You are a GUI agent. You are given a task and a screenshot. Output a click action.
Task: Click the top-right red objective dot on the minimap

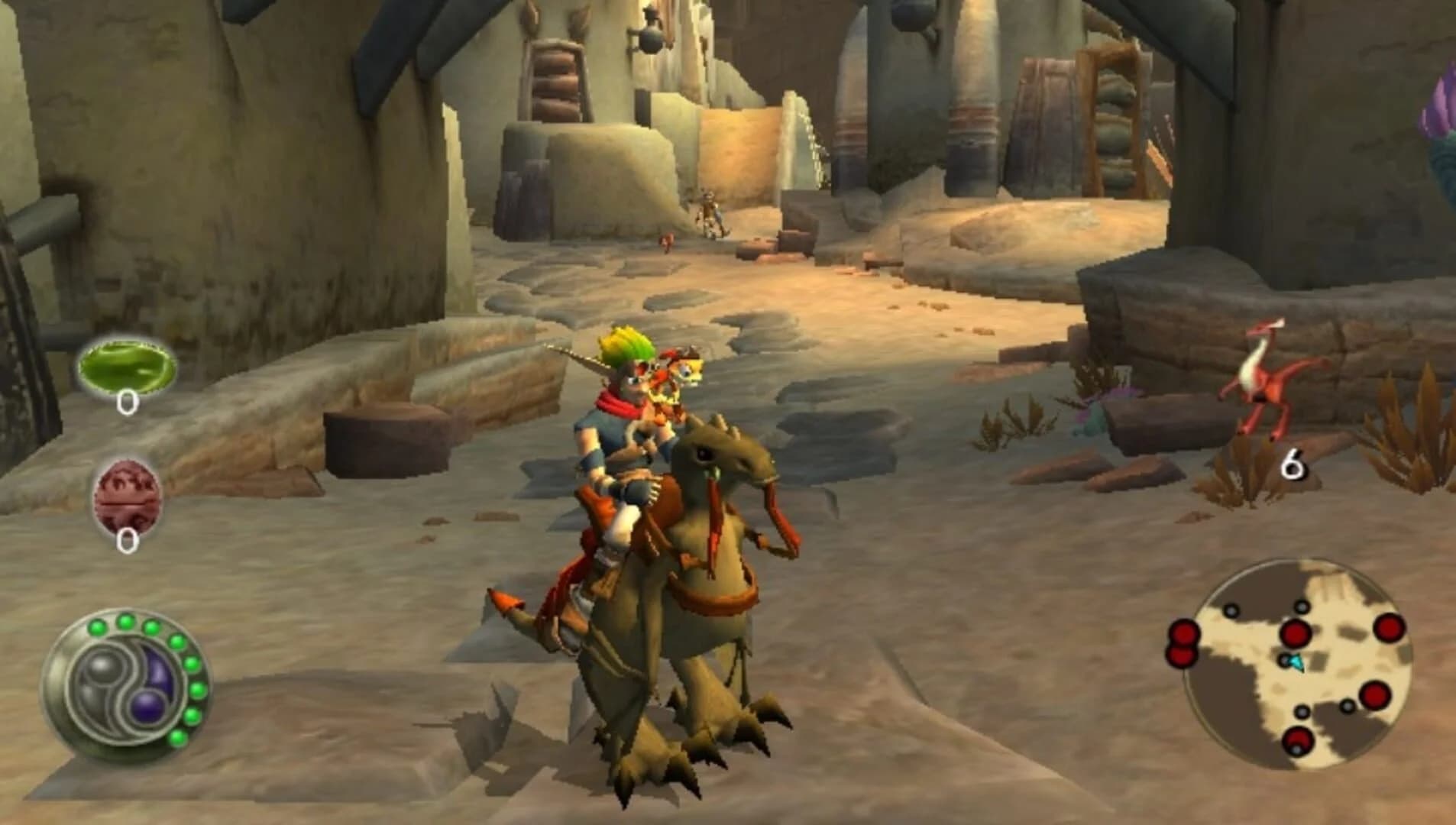pyautogui.click(x=1390, y=629)
